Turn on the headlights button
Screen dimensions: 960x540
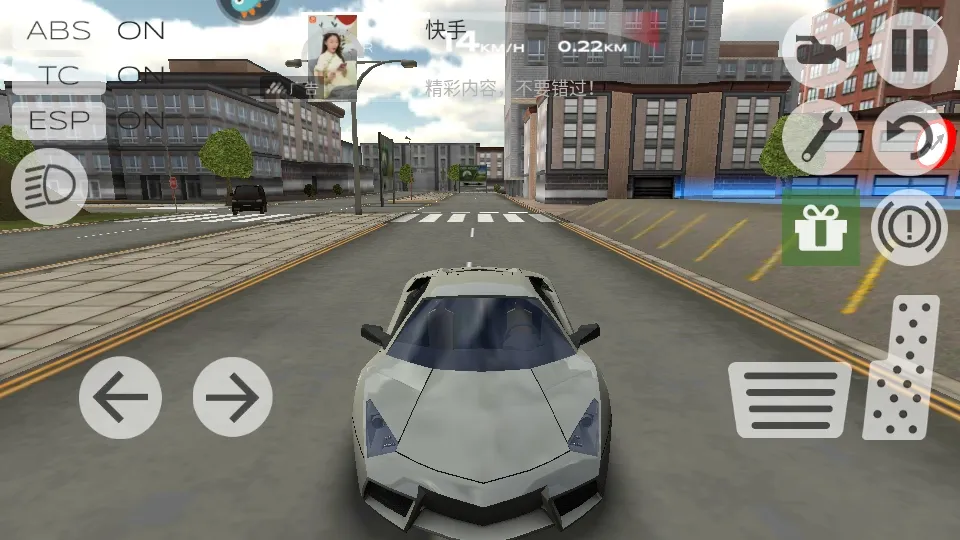pos(49,186)
